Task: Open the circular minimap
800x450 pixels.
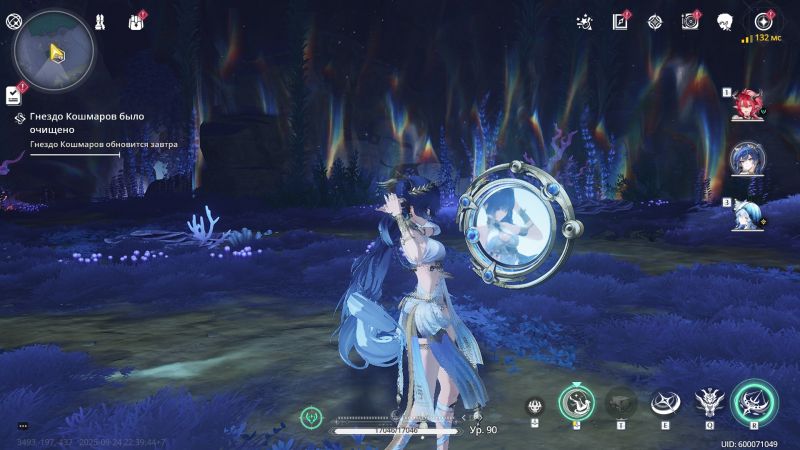Action: point(54,50)
